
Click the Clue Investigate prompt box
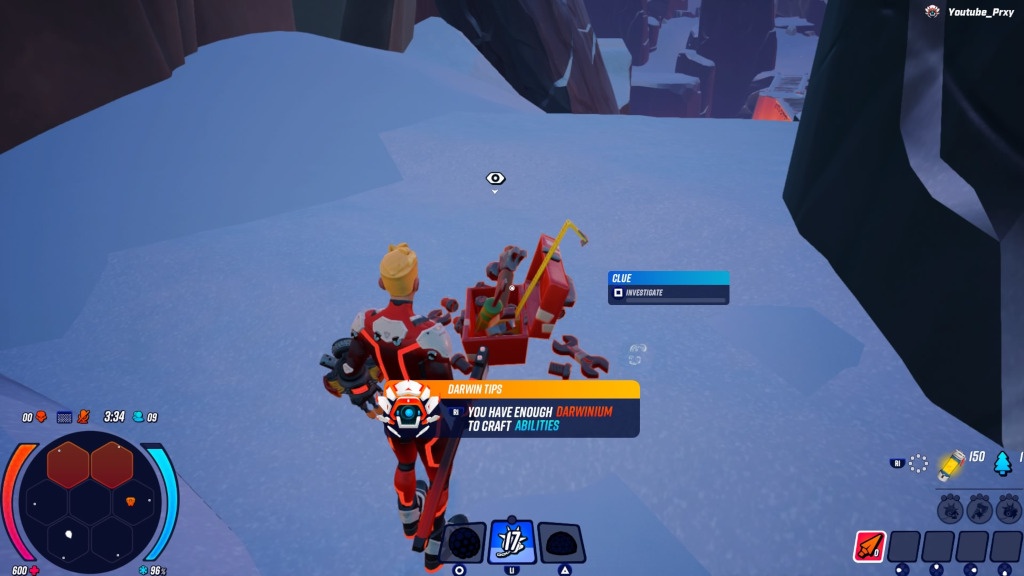(x=668, y=287)
